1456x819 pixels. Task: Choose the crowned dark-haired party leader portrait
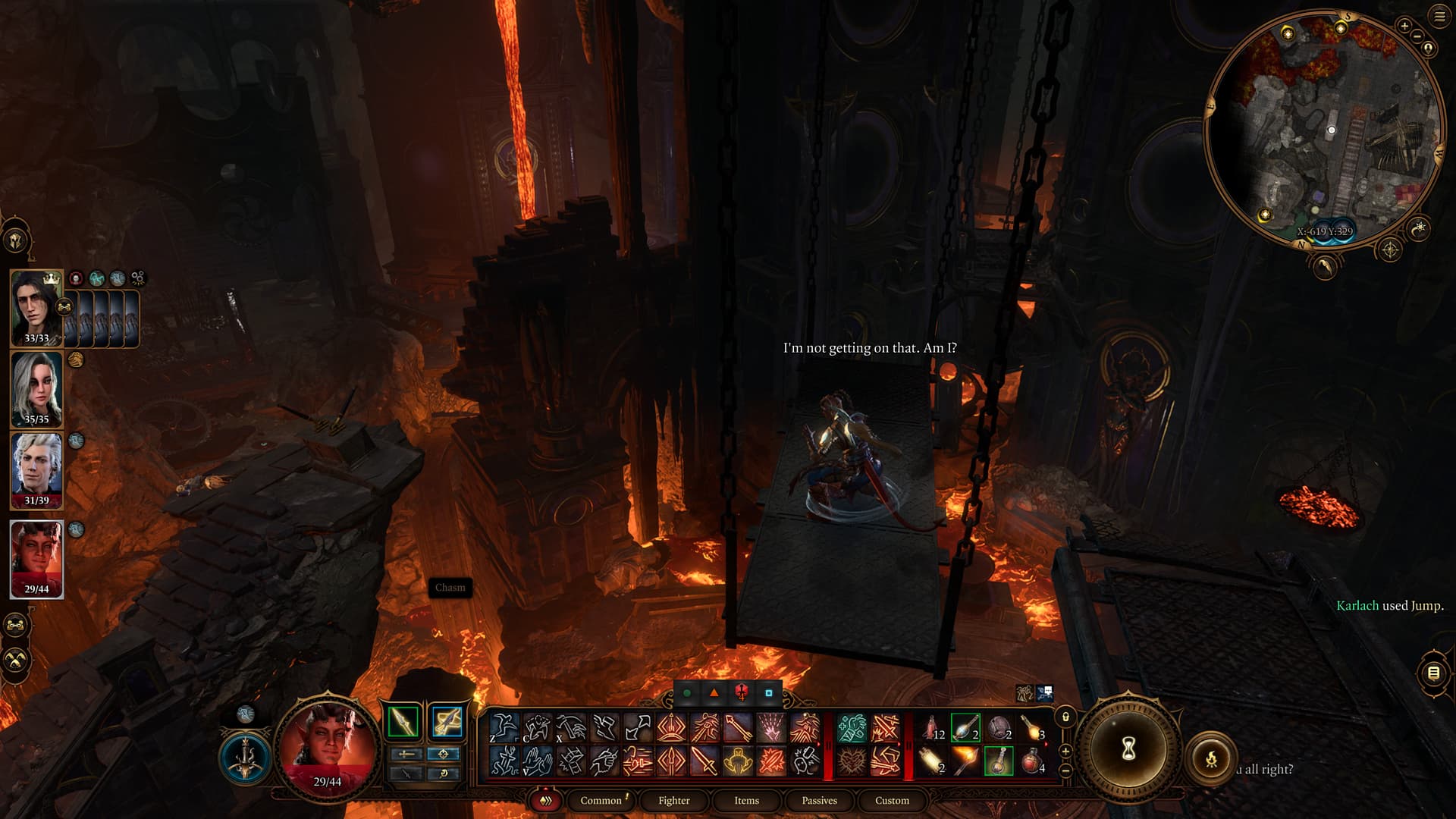[36, 308]
